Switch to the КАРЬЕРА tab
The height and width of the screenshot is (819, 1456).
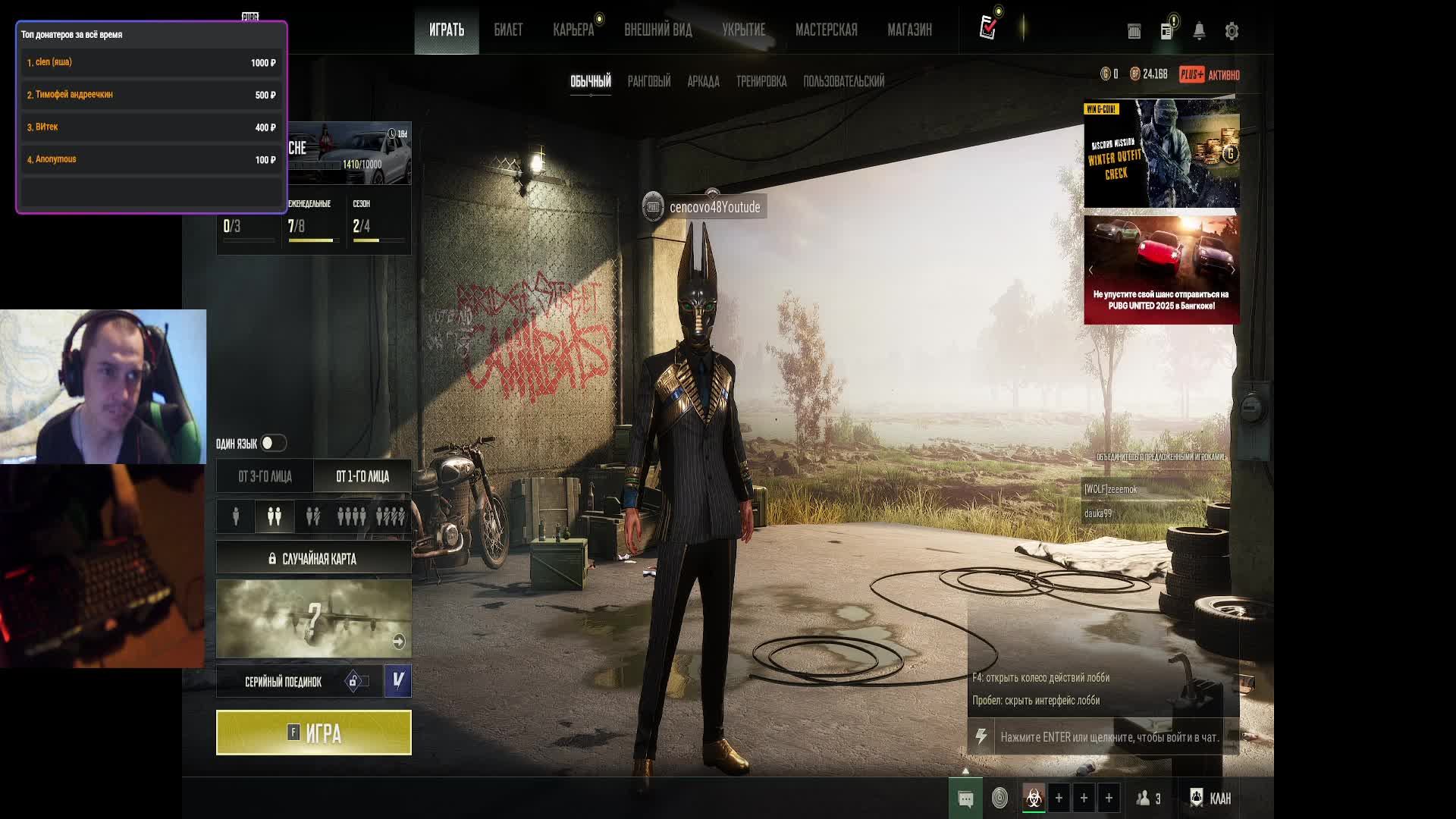pyautogui.click(x=573, y=30)
